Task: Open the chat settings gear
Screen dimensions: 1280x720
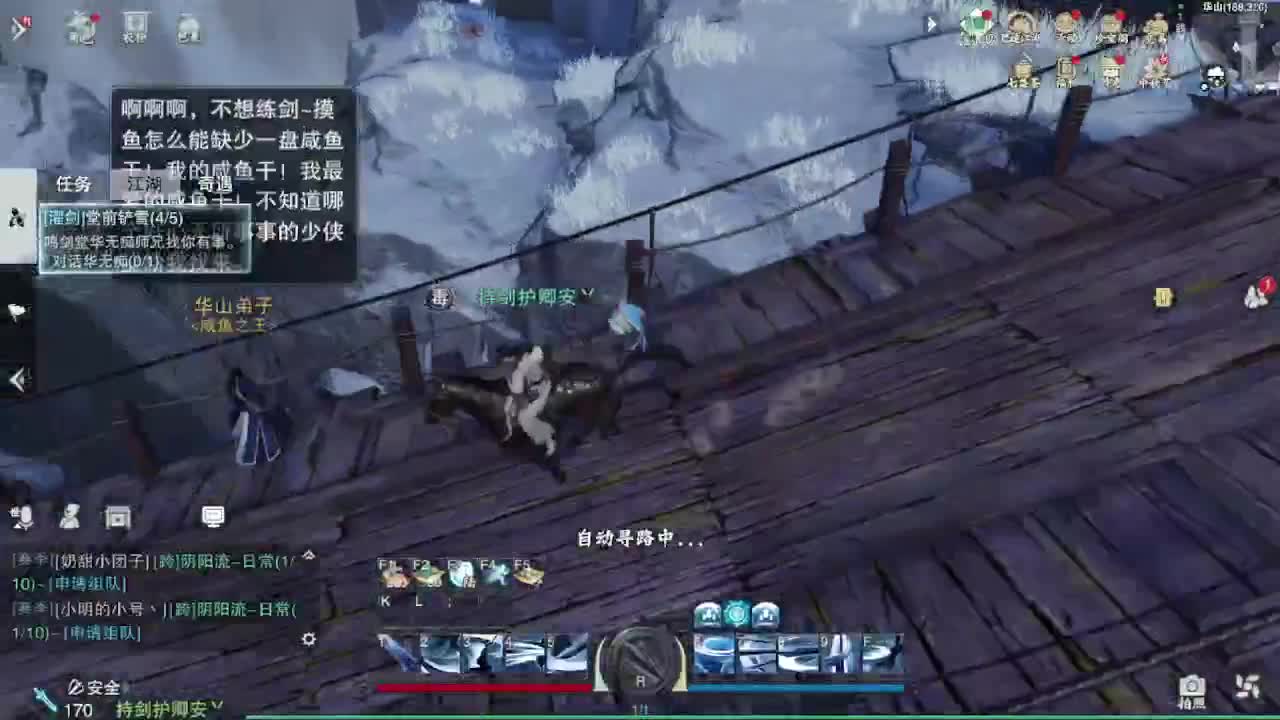Action: tap(308, 638)
